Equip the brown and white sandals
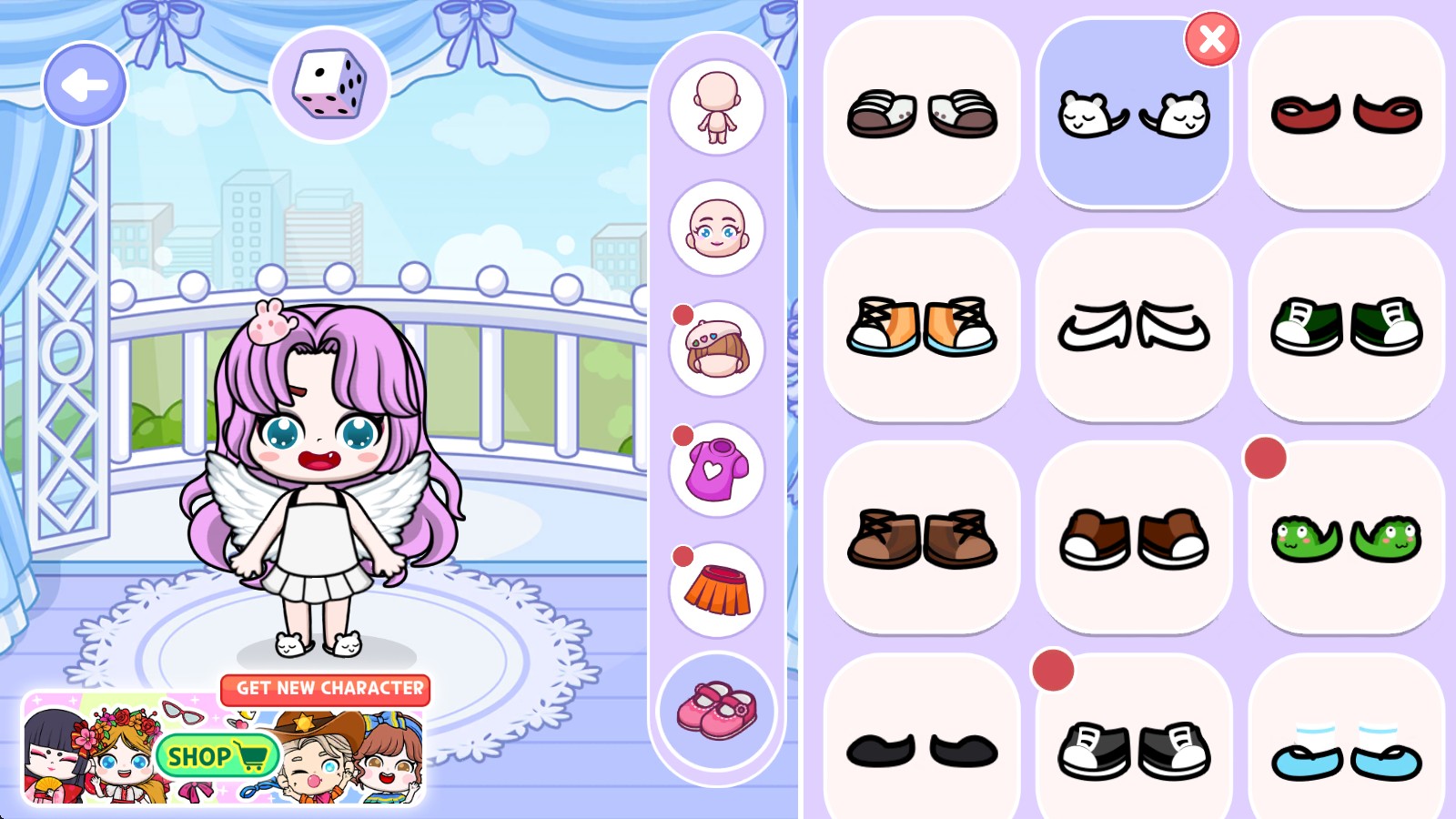The height and width of the screenshot is (819, 1456). (922, 114)
